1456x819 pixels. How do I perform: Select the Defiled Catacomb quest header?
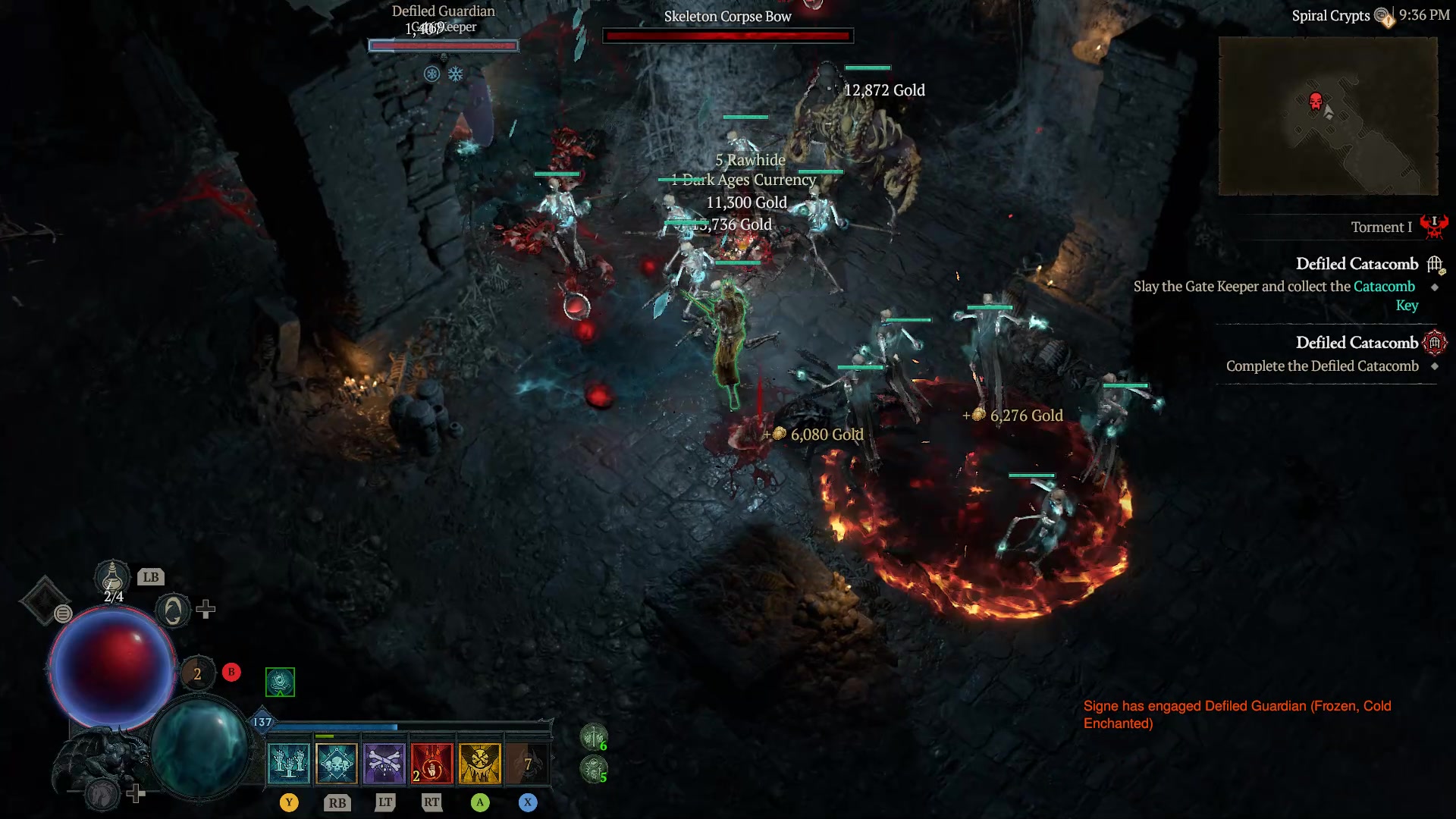point(1357,264)
